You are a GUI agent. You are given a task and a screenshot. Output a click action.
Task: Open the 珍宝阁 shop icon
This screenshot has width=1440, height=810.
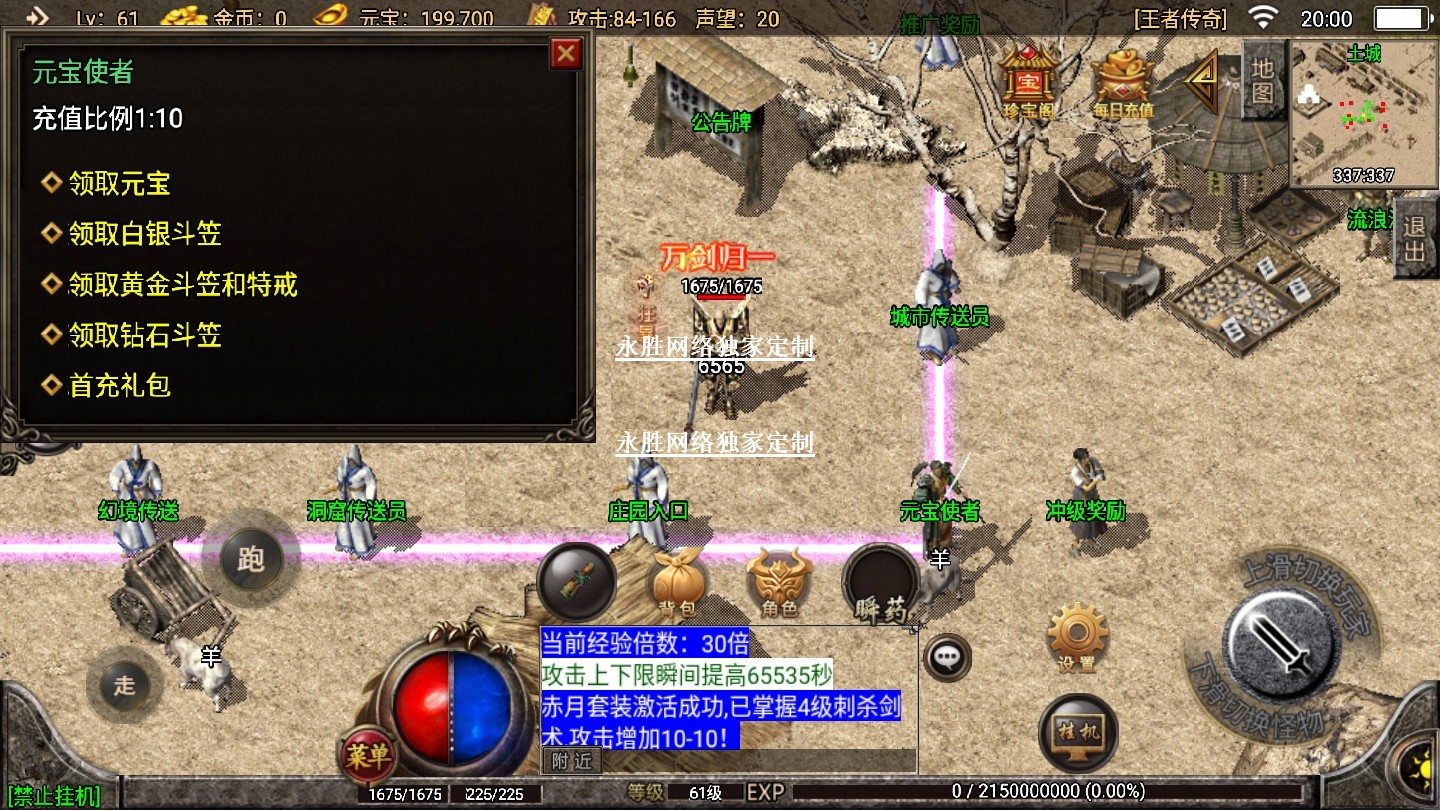coord(1029,80)
